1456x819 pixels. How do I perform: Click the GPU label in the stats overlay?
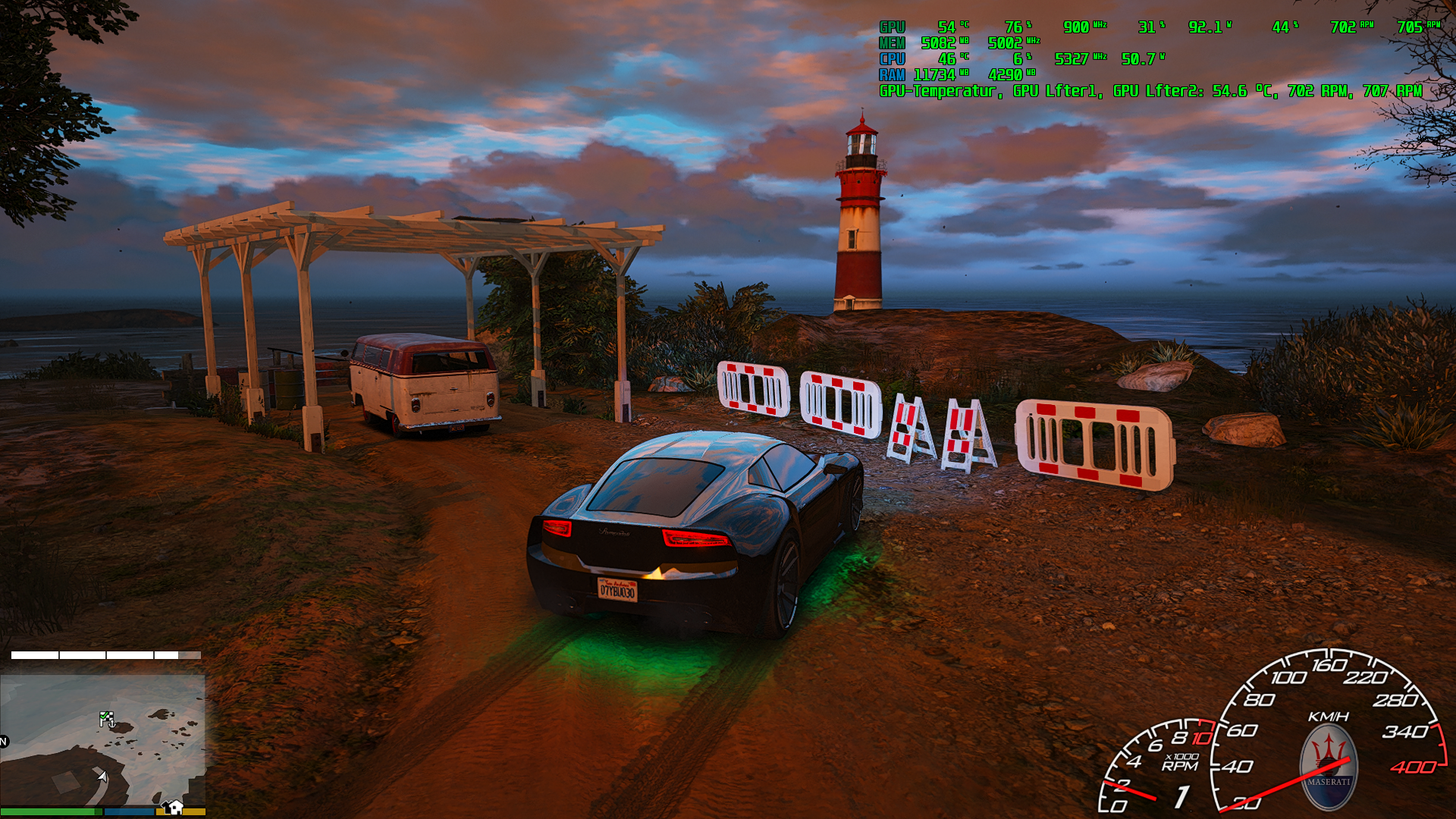pyautogui.click(x=890, y=28)
